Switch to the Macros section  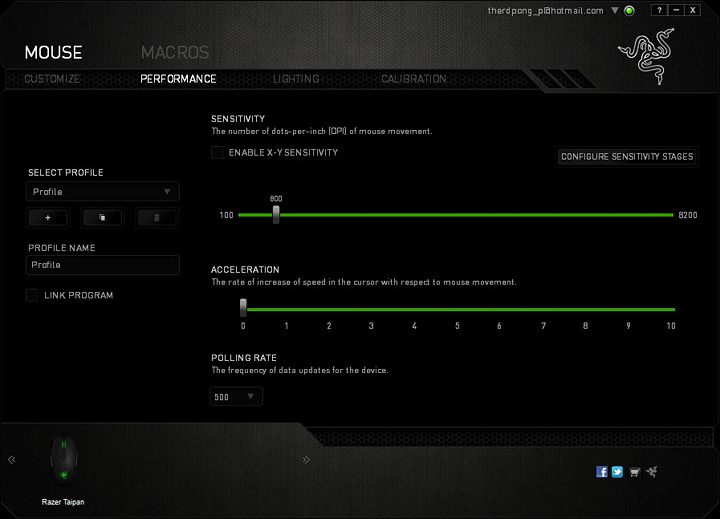(175, 53)
